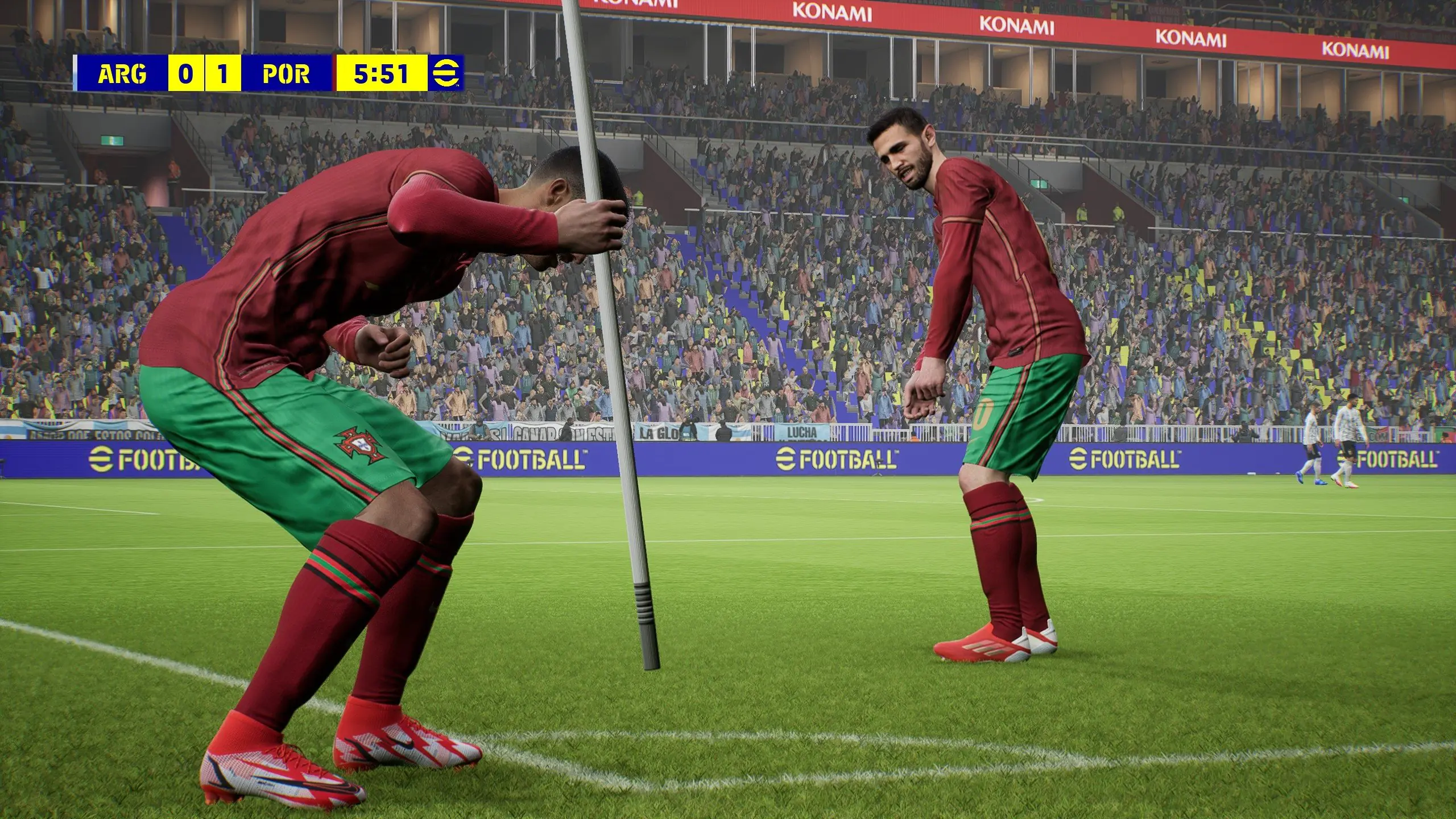
Task: Select the ARG team abbreviation on the scoreboard
Action: (122, 73)
